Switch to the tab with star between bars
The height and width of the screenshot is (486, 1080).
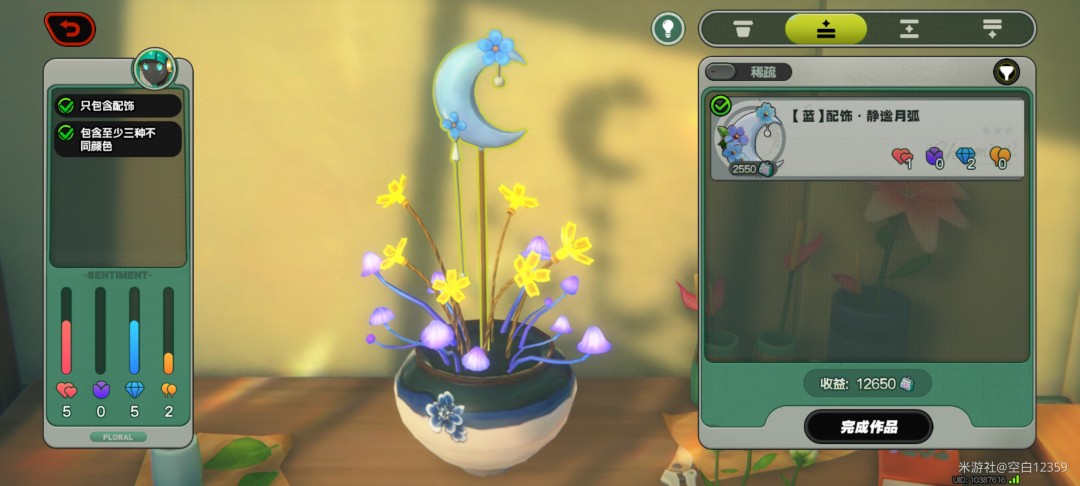[x=908, y=29]
